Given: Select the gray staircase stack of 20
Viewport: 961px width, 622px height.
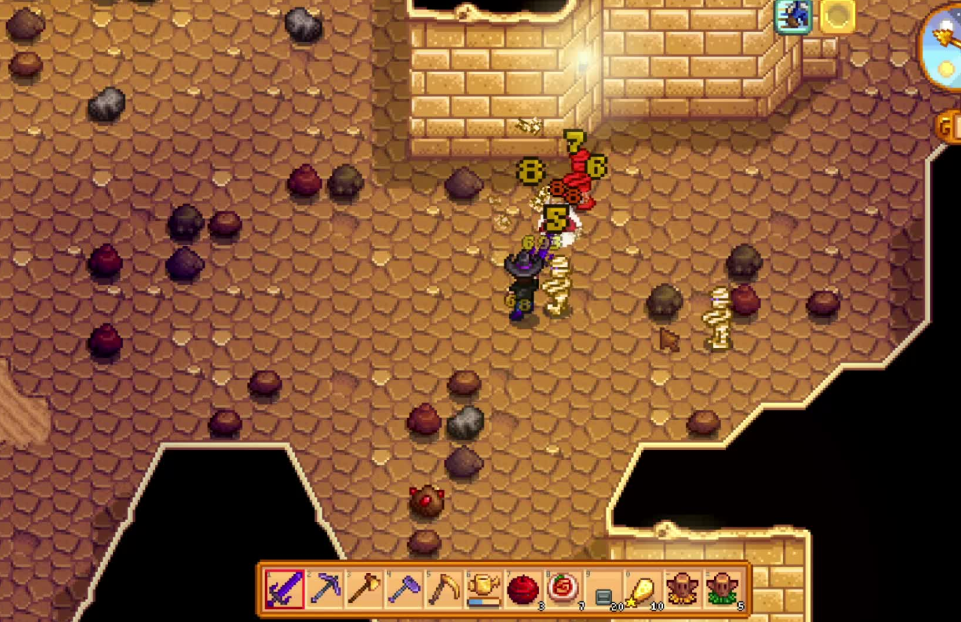Looking at the screenshot, I should point(603,590).
